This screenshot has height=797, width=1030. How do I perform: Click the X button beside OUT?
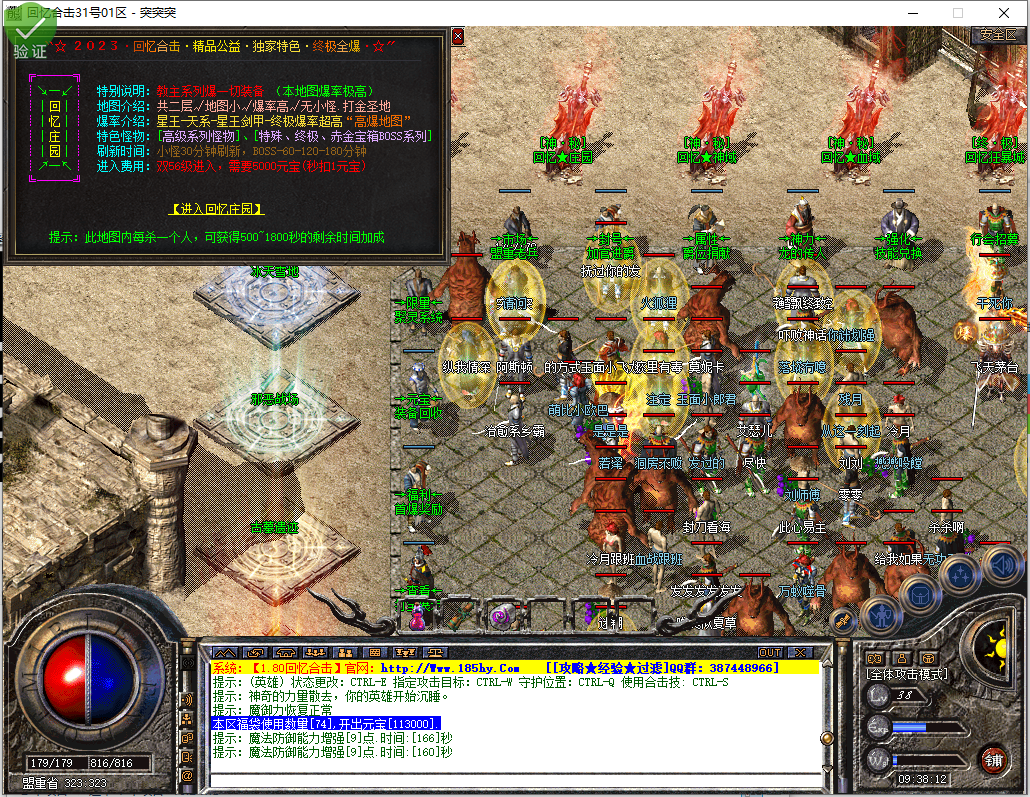pyautogui.click(x=800, y=652)
